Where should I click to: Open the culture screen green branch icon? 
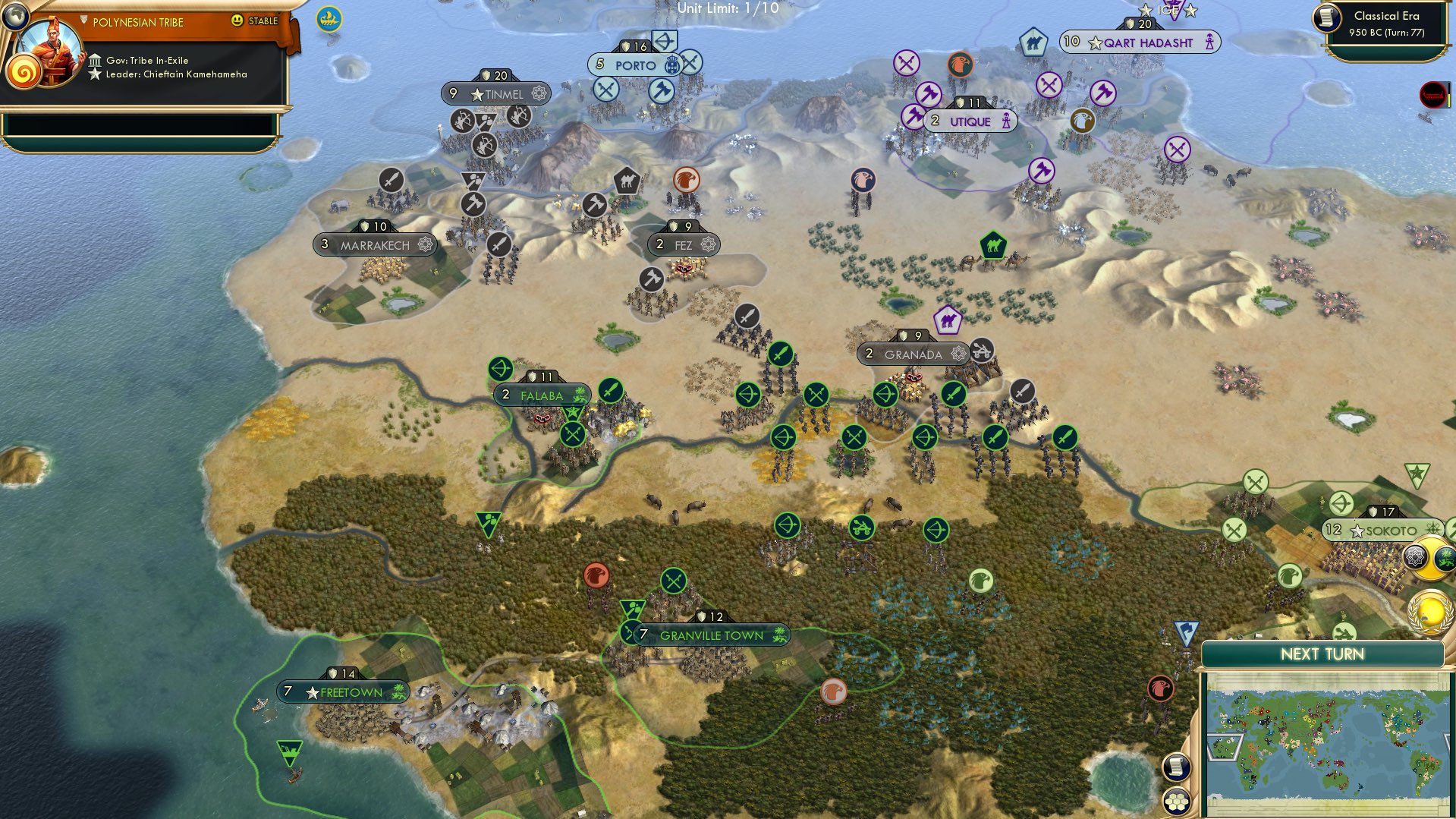click(1445, 558)
